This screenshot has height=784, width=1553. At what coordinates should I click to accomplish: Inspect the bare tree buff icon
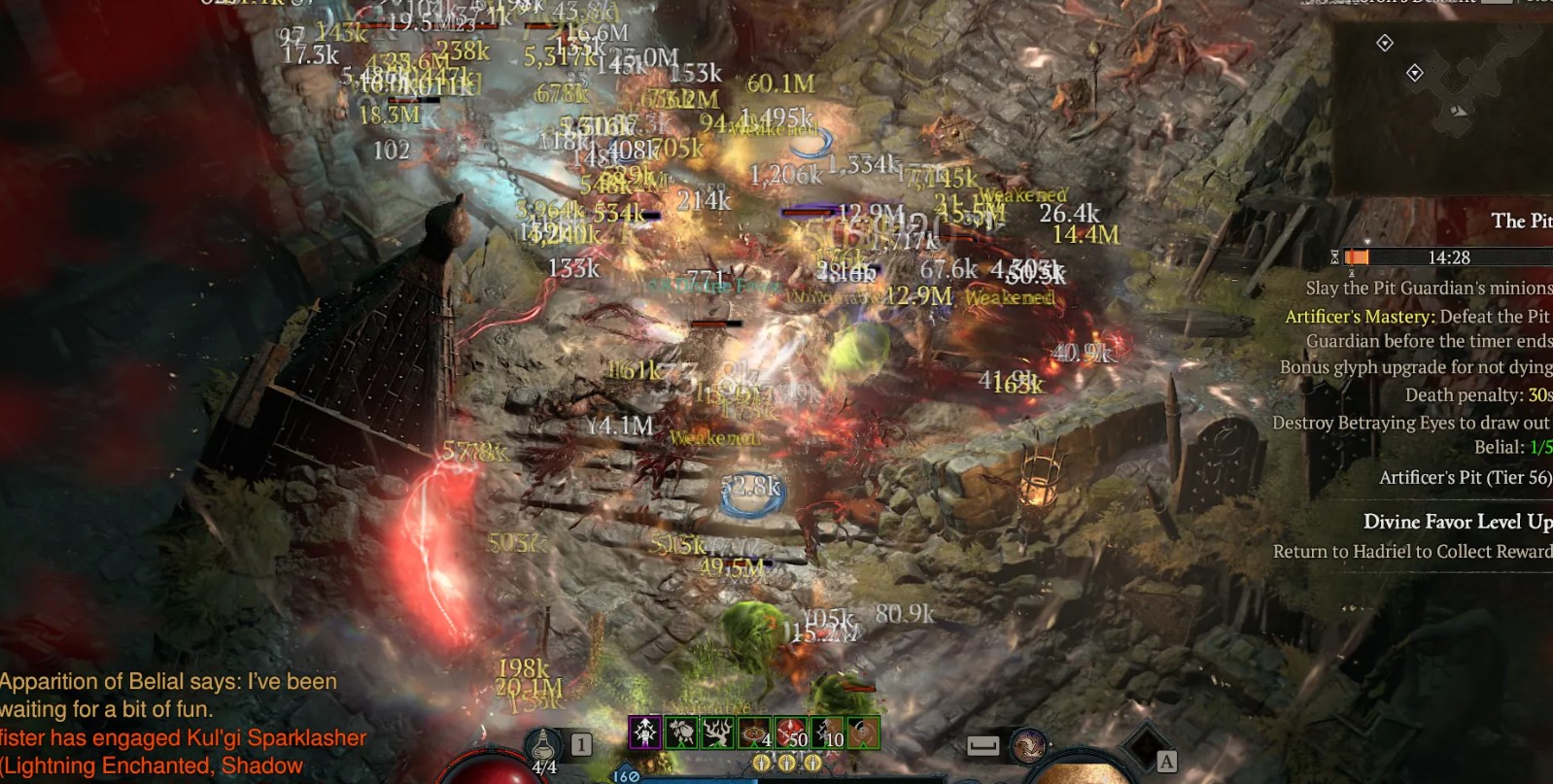click(x=718, y=733)
